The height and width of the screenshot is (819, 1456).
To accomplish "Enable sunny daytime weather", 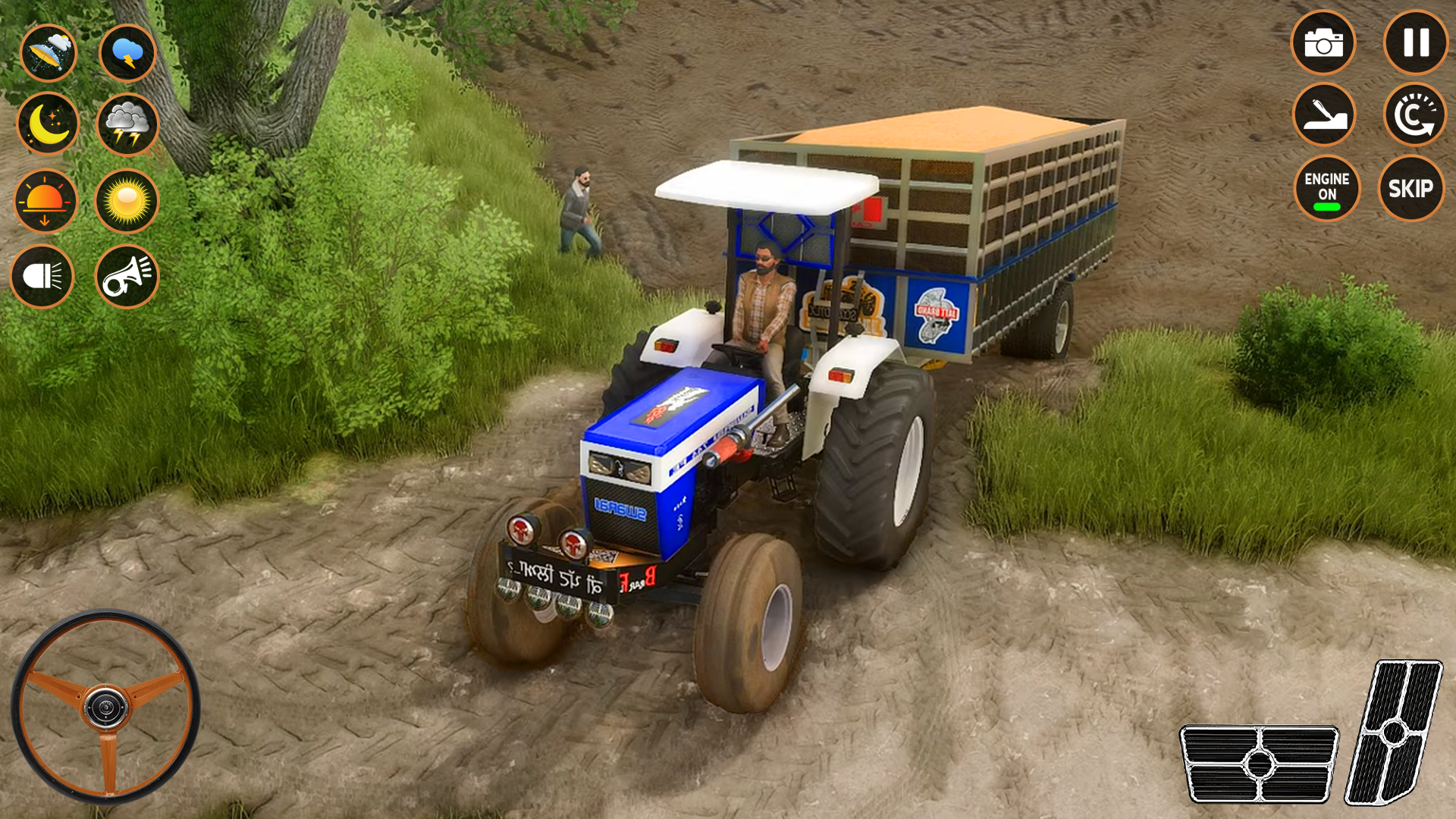I will click(x=127, y=200).
